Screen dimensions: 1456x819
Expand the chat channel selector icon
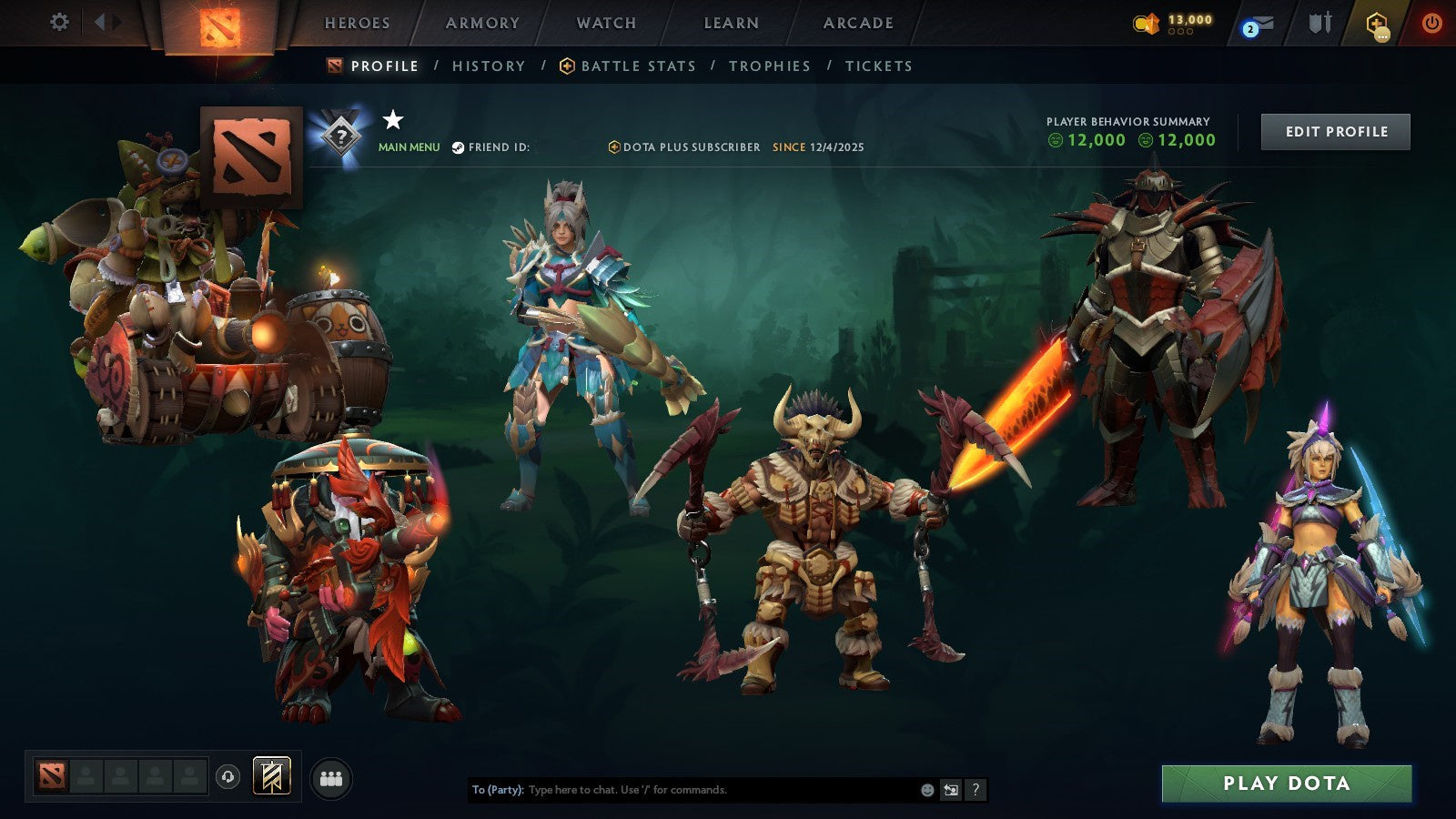click(950, 791)
